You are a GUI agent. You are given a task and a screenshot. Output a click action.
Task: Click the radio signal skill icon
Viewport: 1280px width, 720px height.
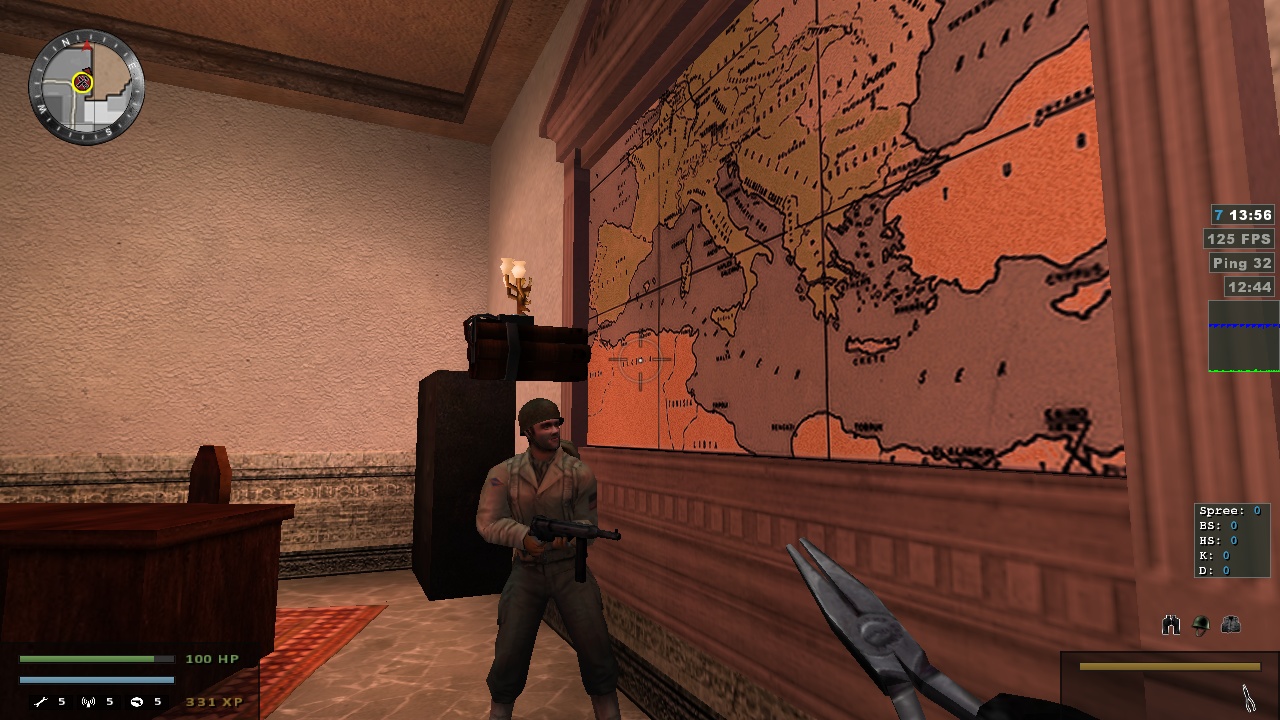click(x=89, y=702)
